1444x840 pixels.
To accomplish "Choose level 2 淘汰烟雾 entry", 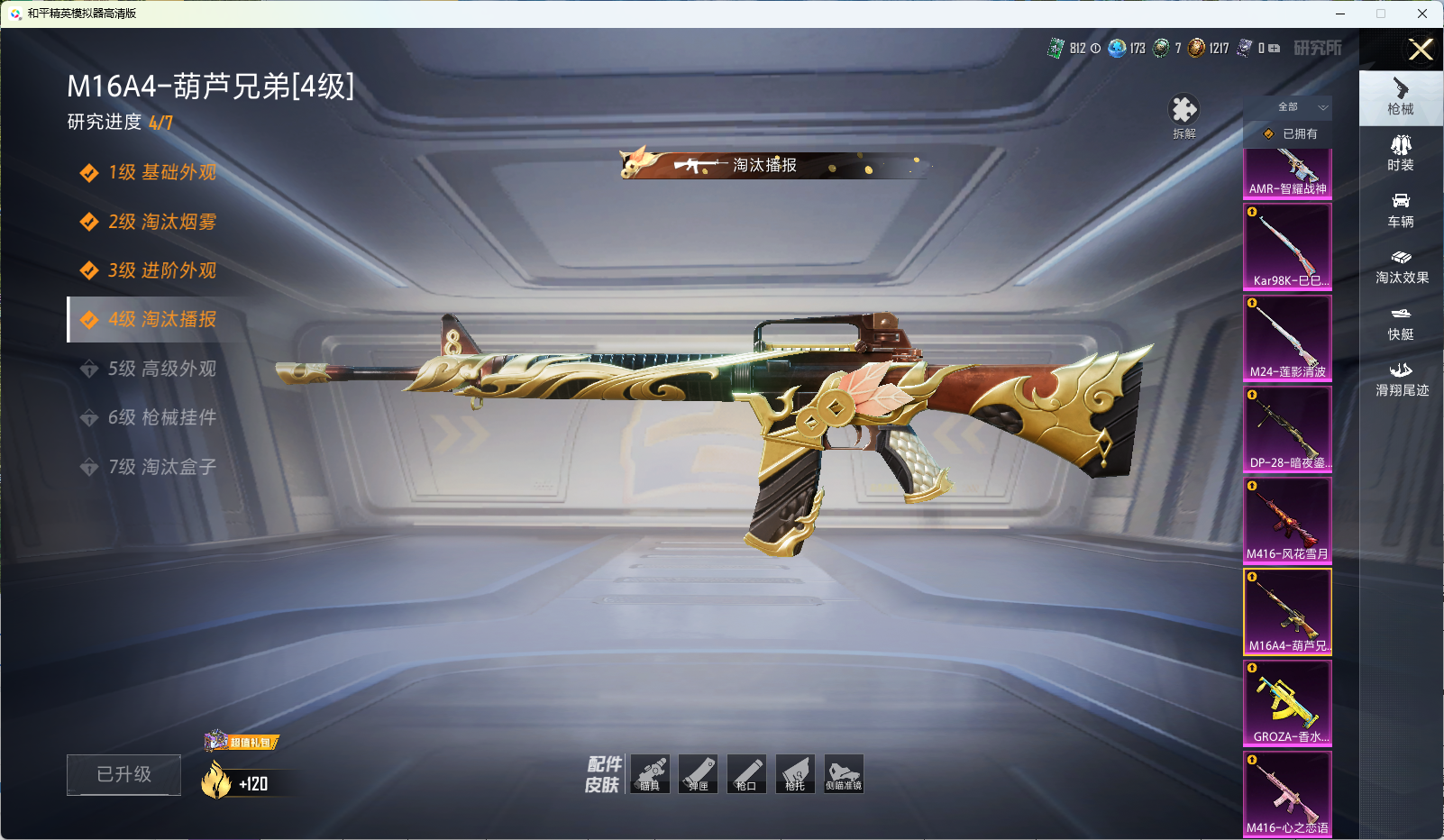I will pyautogui.click(x=162, y=222).
